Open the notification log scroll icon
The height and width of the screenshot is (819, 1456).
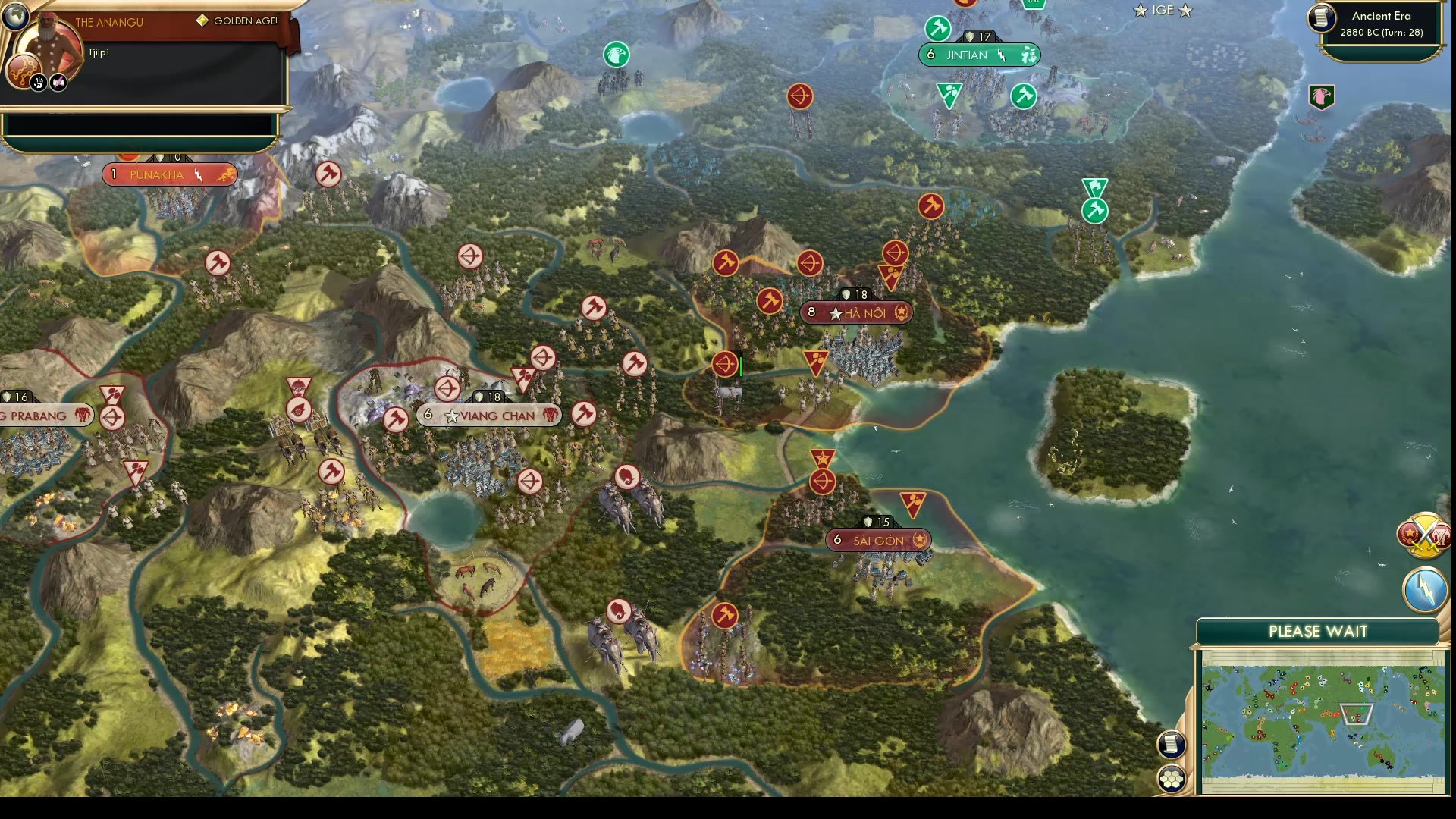tap(1170, 745)
